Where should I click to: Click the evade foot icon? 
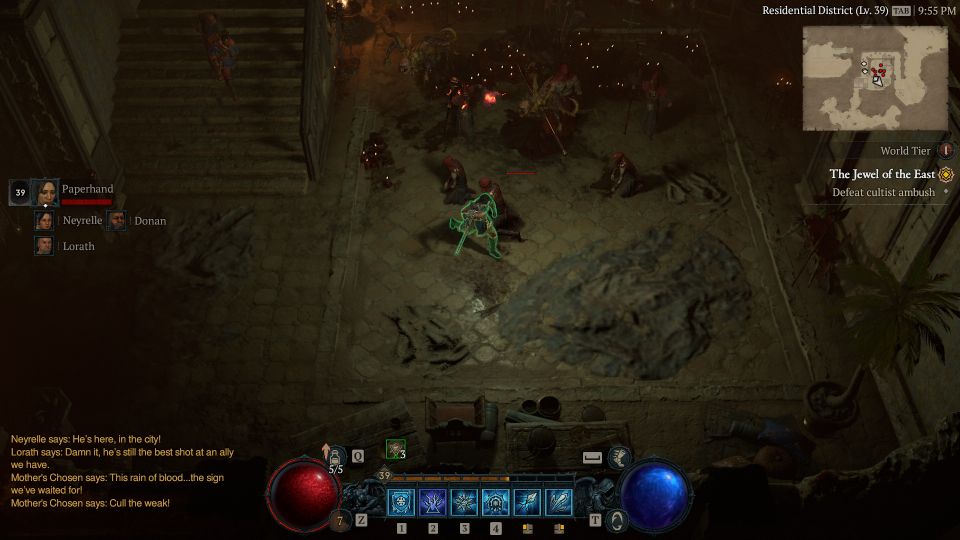click(620, 457)
